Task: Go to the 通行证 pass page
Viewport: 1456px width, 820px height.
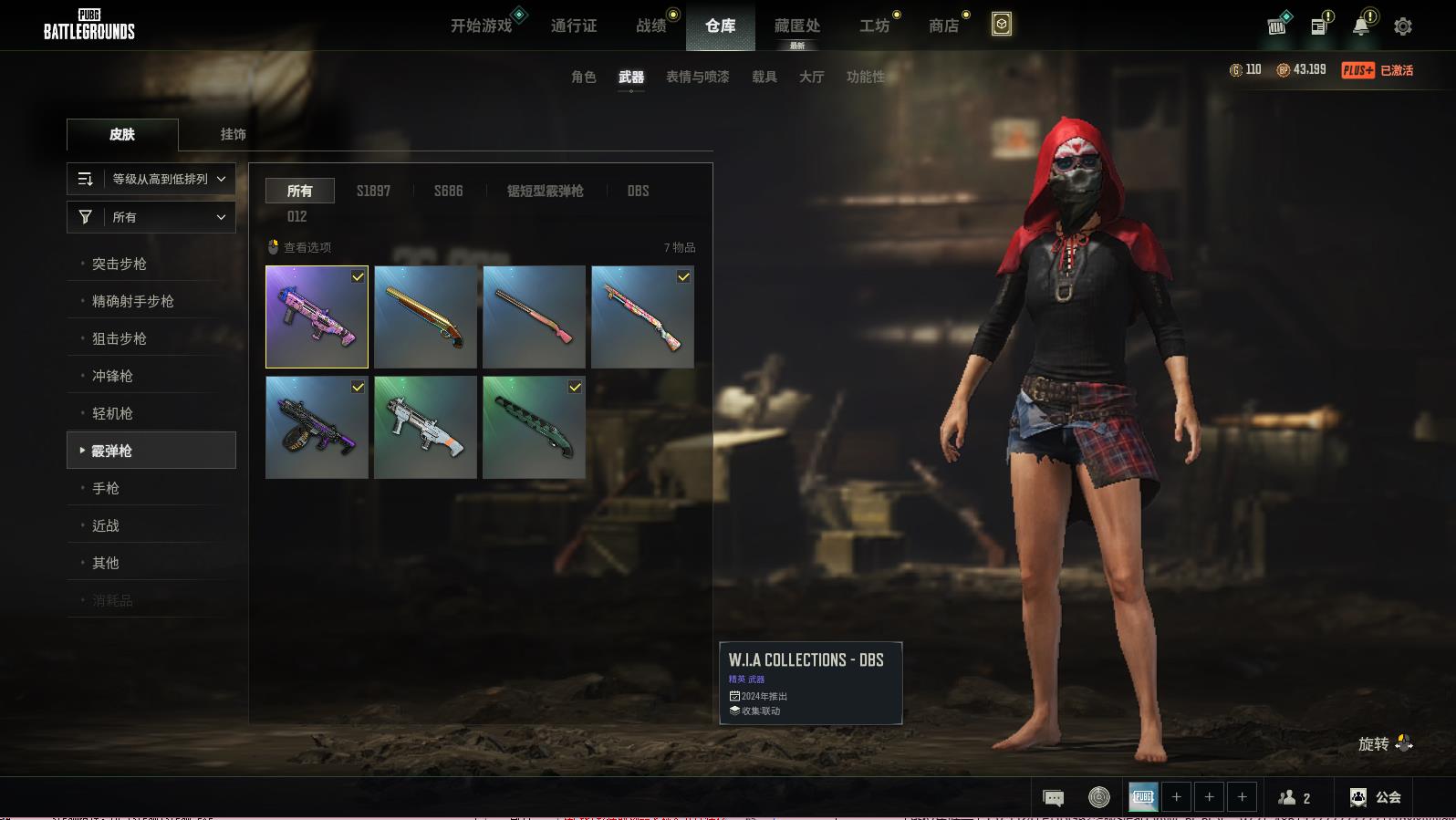Action: pyautogui.click(x=574, y=26)
